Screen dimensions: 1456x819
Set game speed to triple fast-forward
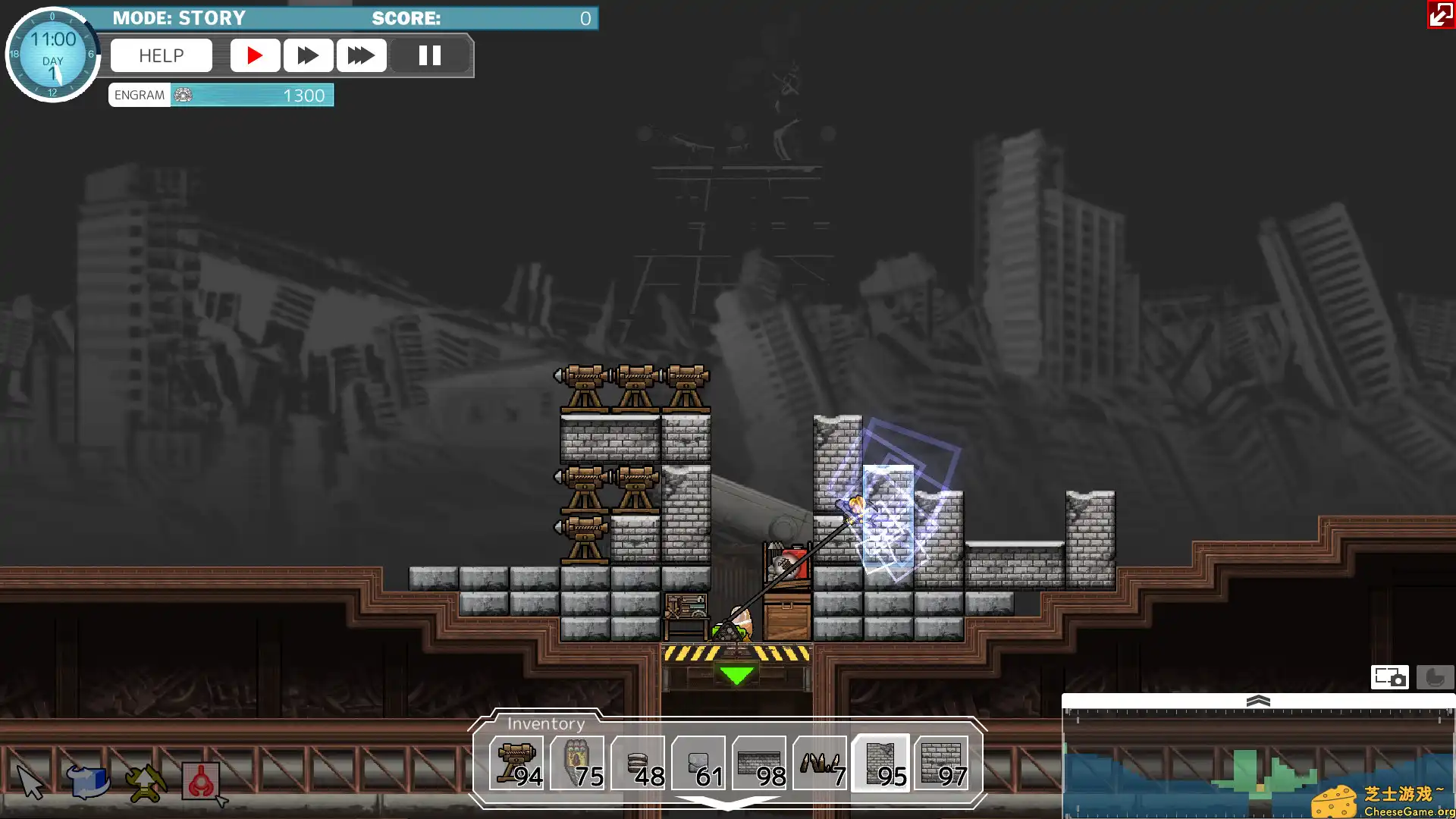361,55
